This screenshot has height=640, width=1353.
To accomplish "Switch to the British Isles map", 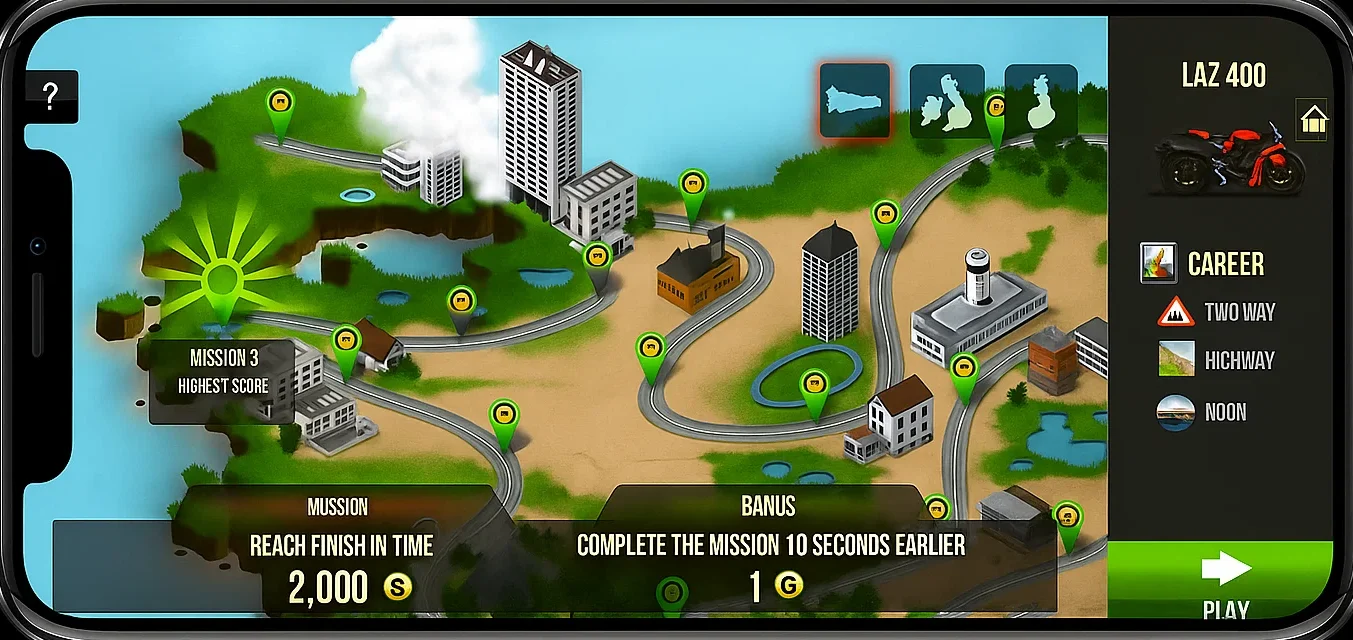I will point(946,101).
